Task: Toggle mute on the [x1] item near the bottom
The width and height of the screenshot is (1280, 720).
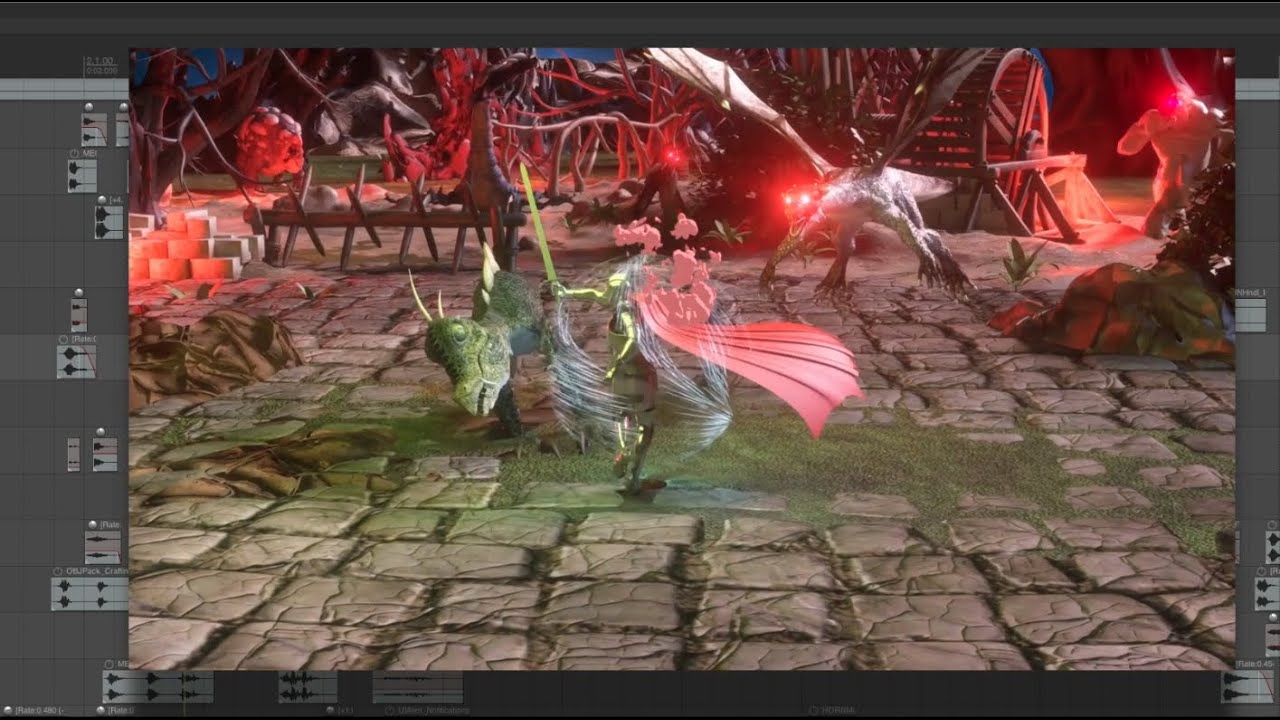Action: click(x=329, y=710)
